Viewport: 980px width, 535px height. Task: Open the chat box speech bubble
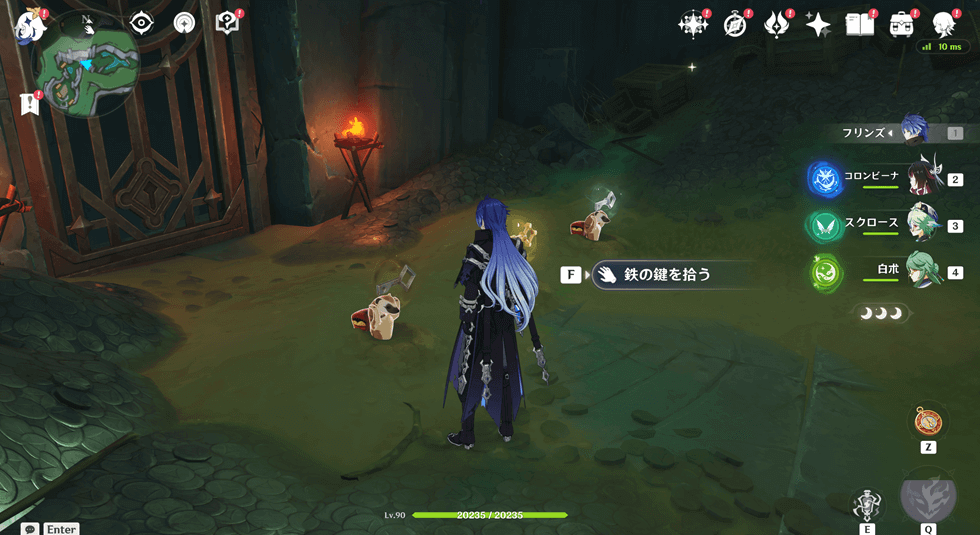[30, 528]
